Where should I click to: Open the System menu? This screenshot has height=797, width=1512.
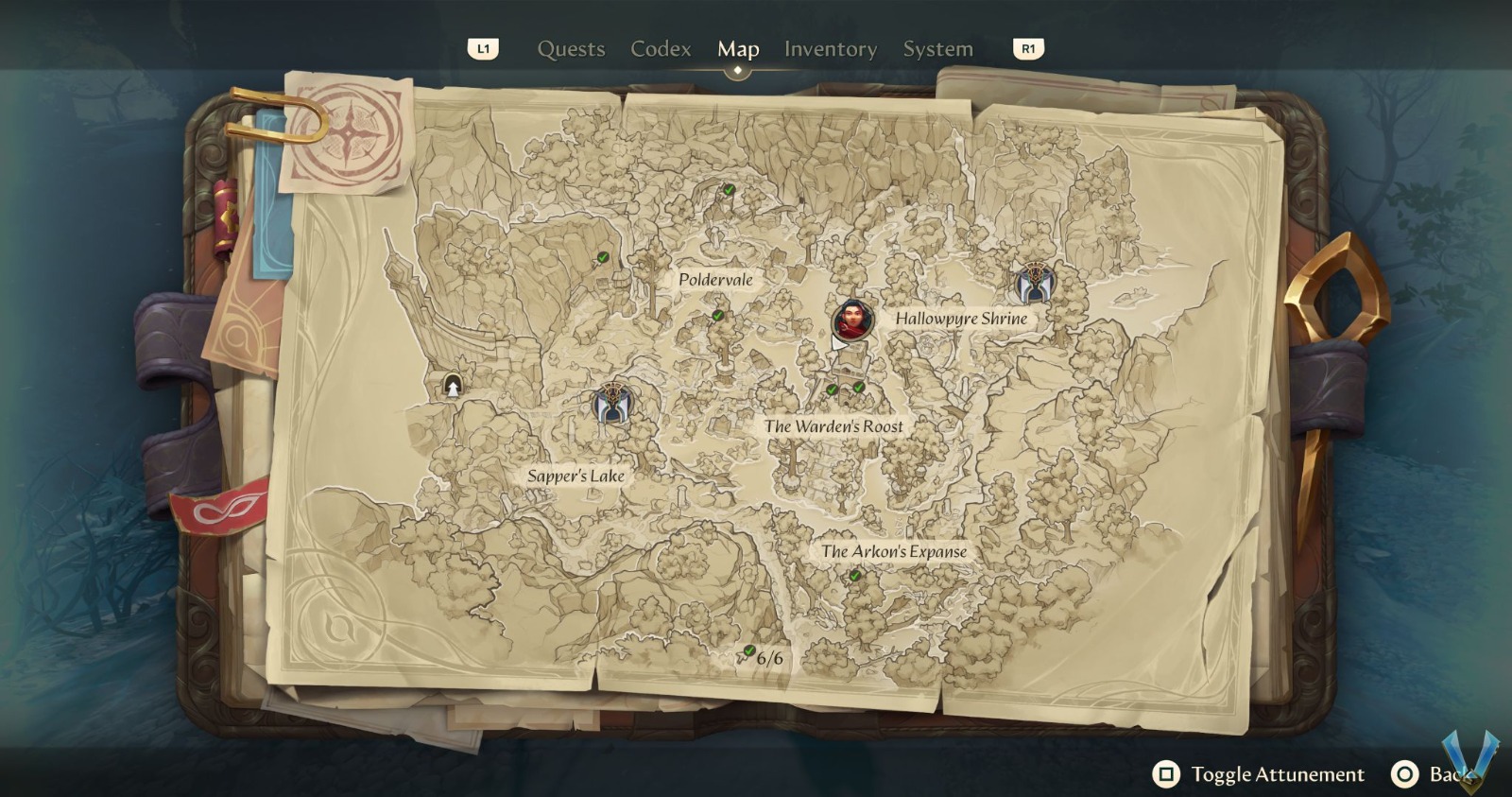tap(937, 49)
